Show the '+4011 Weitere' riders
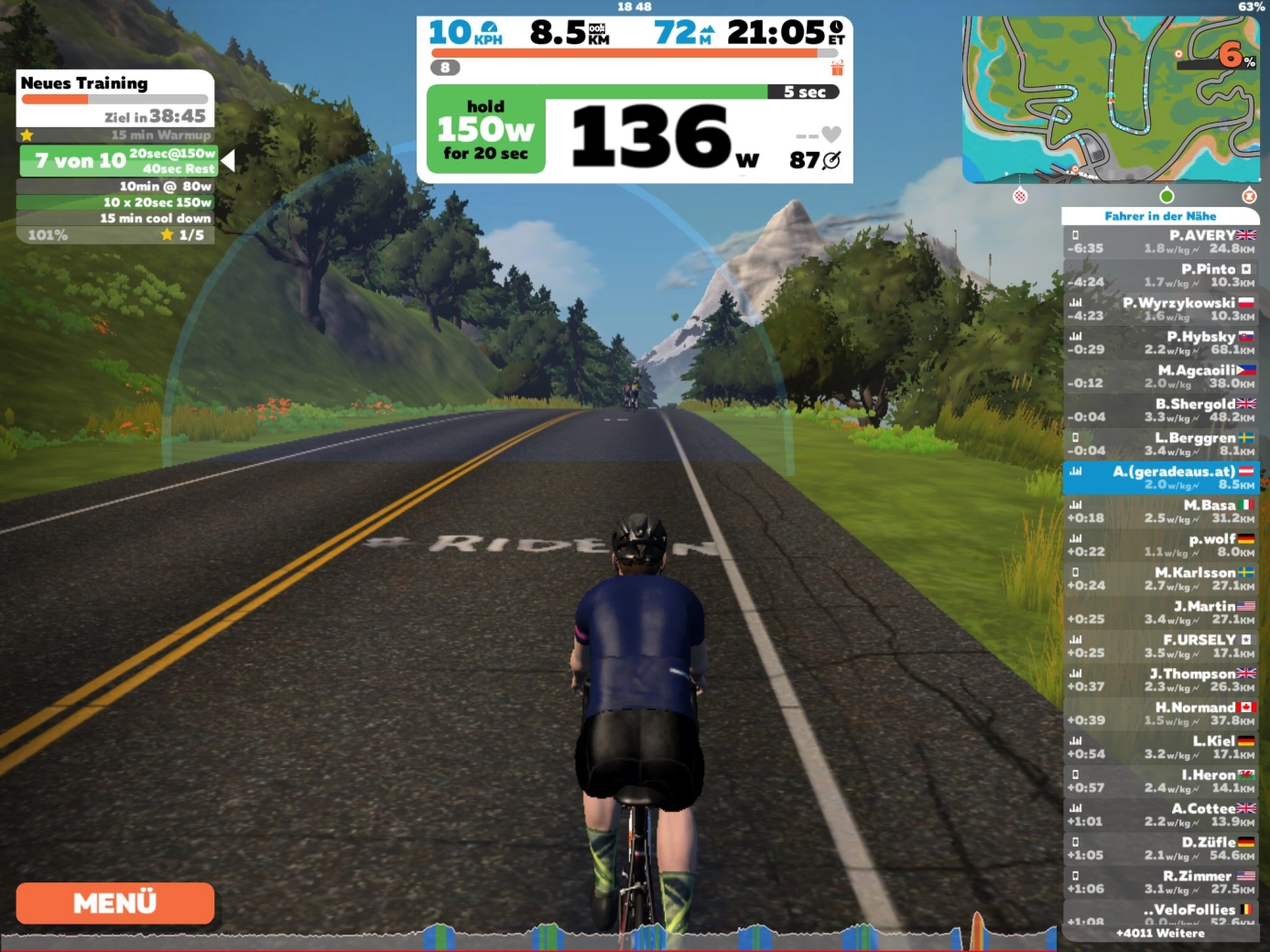This screenshot has height=952, width=1270. click(1160, 934)
